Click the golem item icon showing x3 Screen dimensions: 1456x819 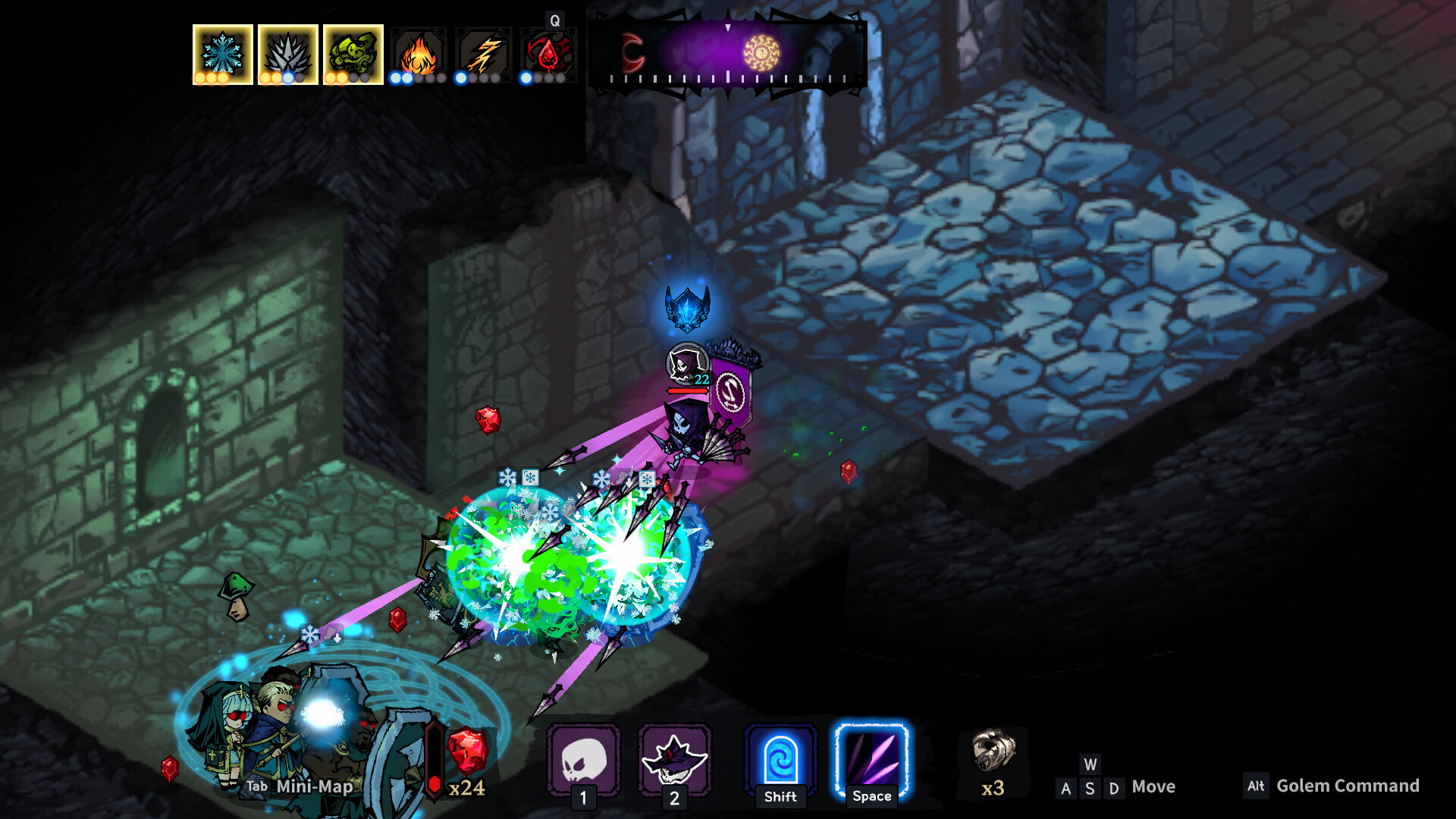993,752
